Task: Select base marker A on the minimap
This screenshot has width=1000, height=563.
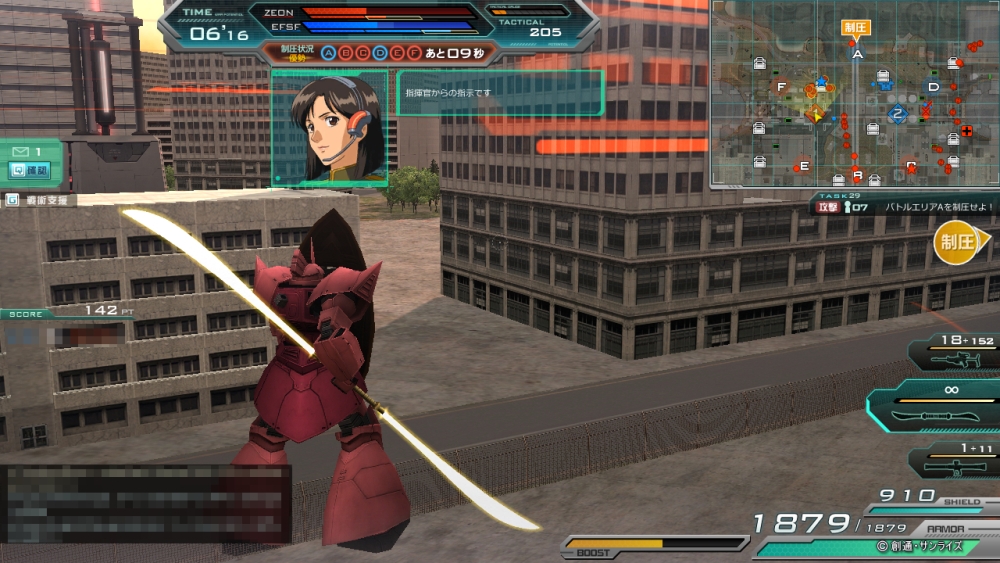Action: point(857,55)
